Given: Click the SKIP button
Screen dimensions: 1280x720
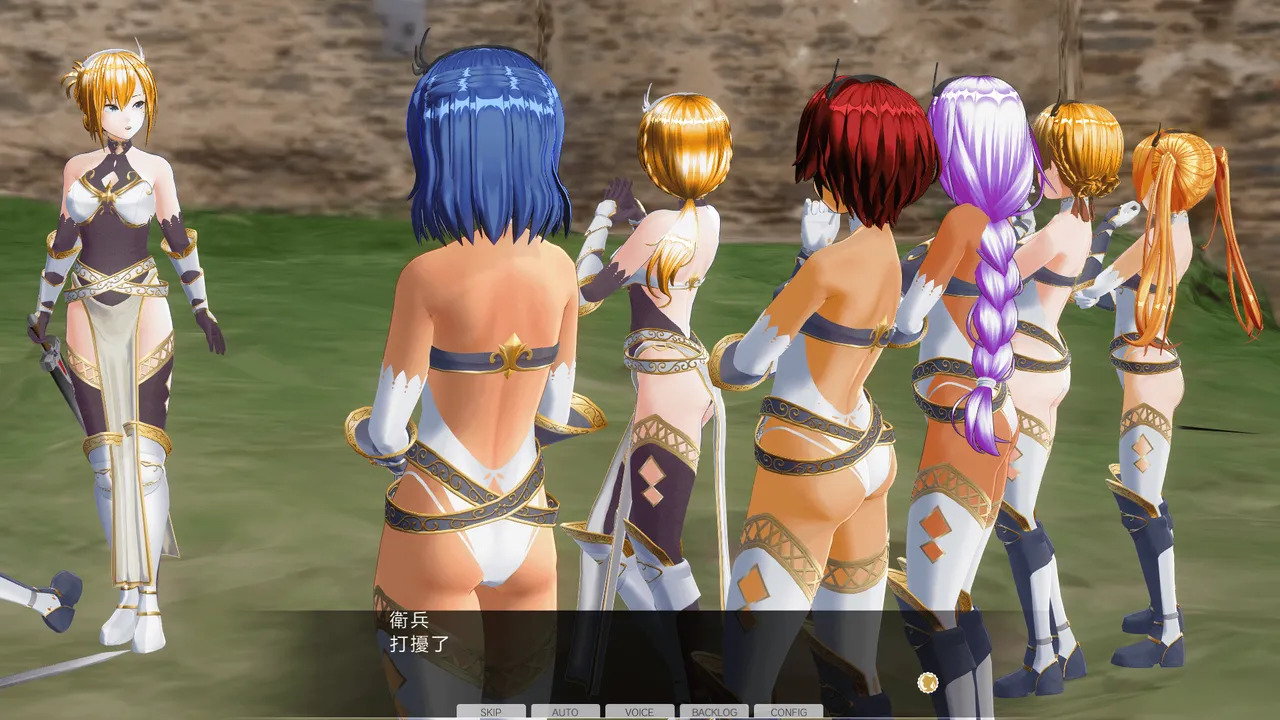Looking at the screenshot, I should (491, 712).
